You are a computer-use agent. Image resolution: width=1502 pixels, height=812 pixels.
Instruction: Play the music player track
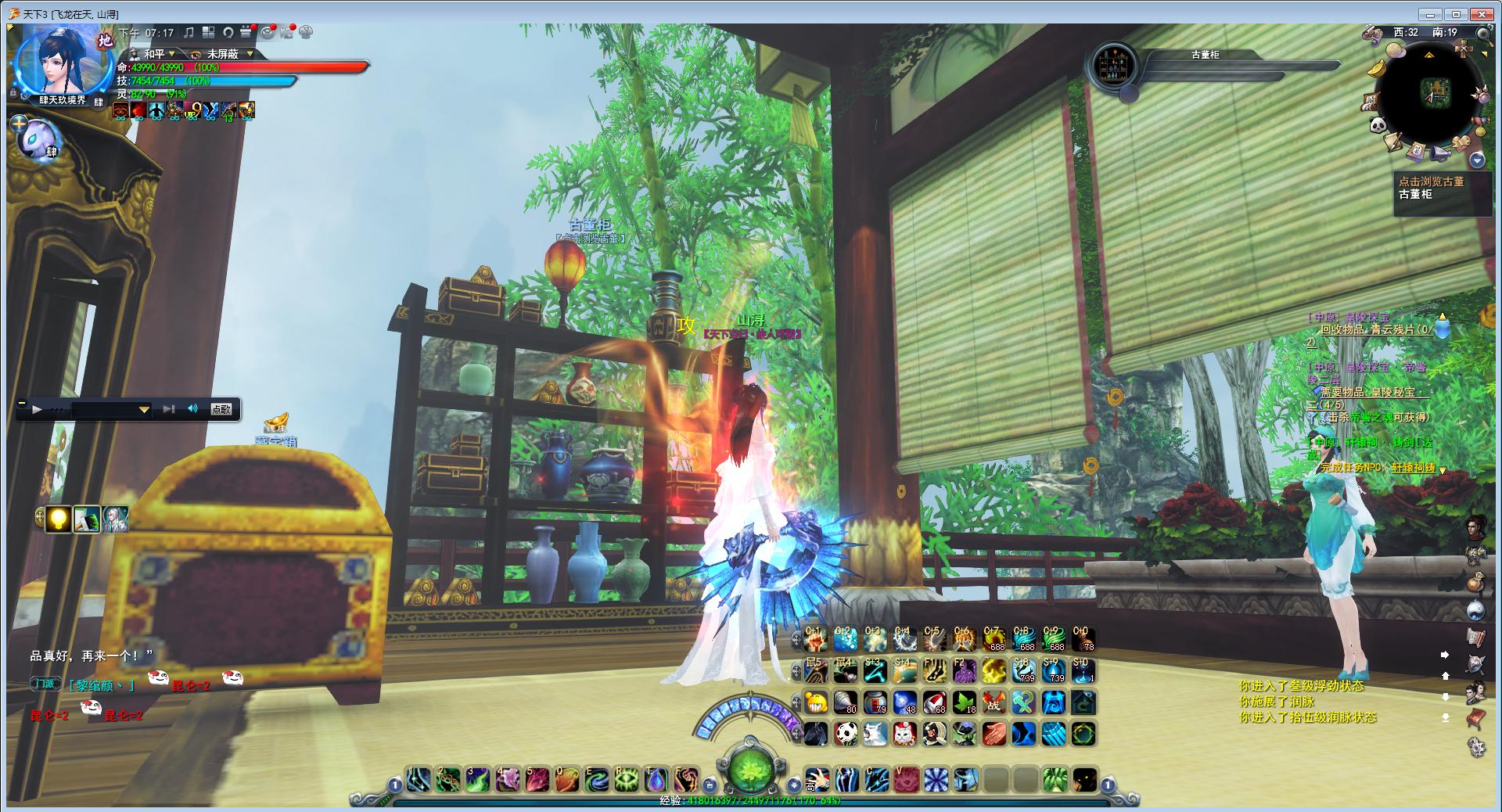(36, 408)
